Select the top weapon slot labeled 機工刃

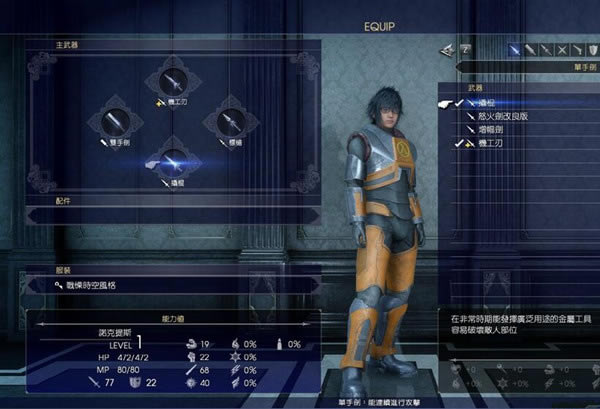pyautogui.click(x=172, y=82)
